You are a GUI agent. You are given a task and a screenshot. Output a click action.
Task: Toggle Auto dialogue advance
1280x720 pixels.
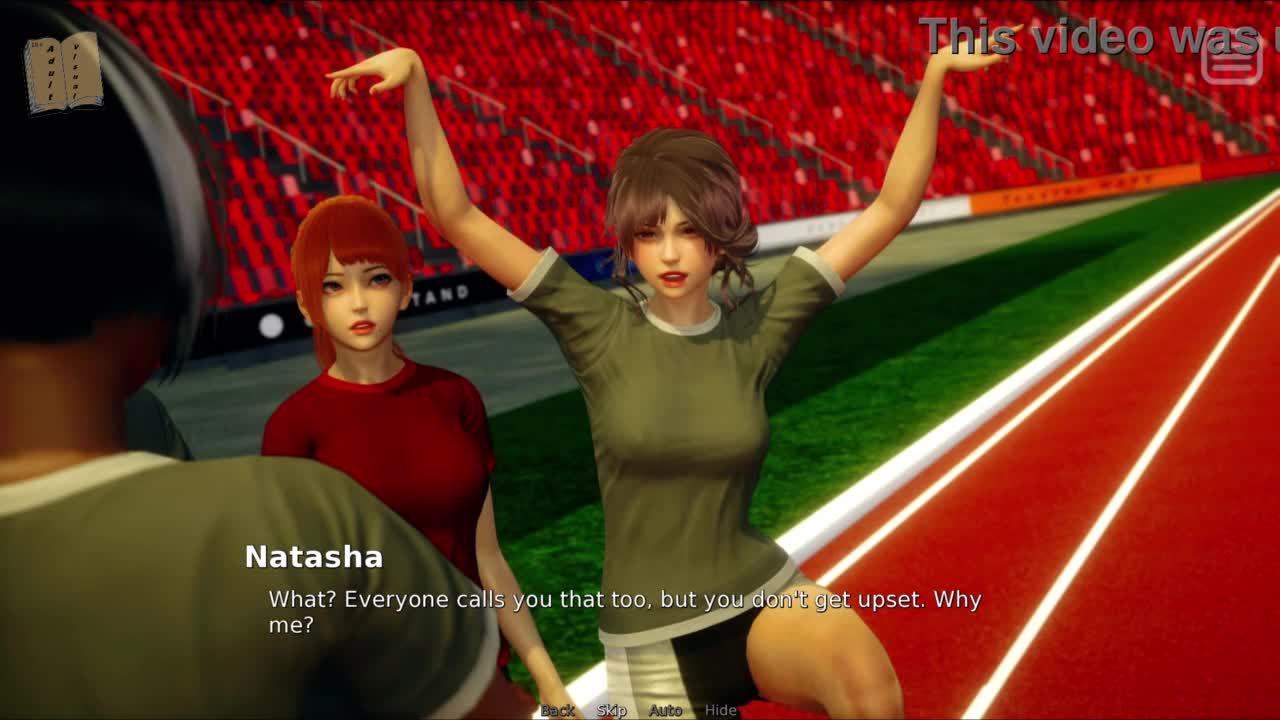pyautogui.click(x=665, y=710)
